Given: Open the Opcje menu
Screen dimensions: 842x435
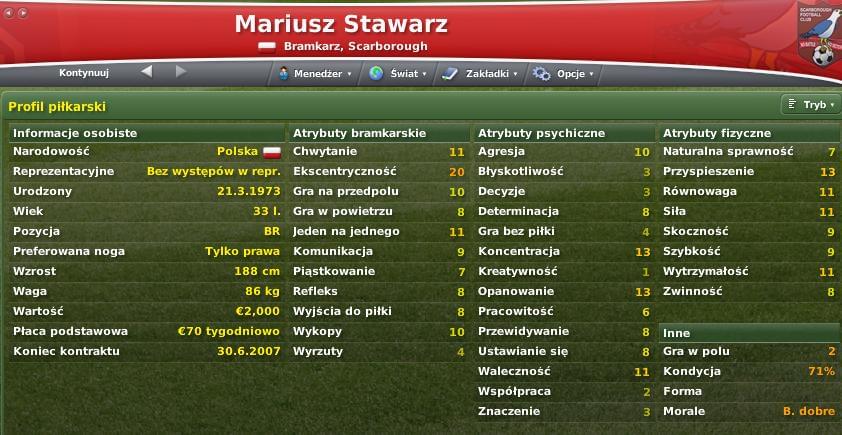Looking at the screenshot, I should pyautogui.click(x=564, y=73).
